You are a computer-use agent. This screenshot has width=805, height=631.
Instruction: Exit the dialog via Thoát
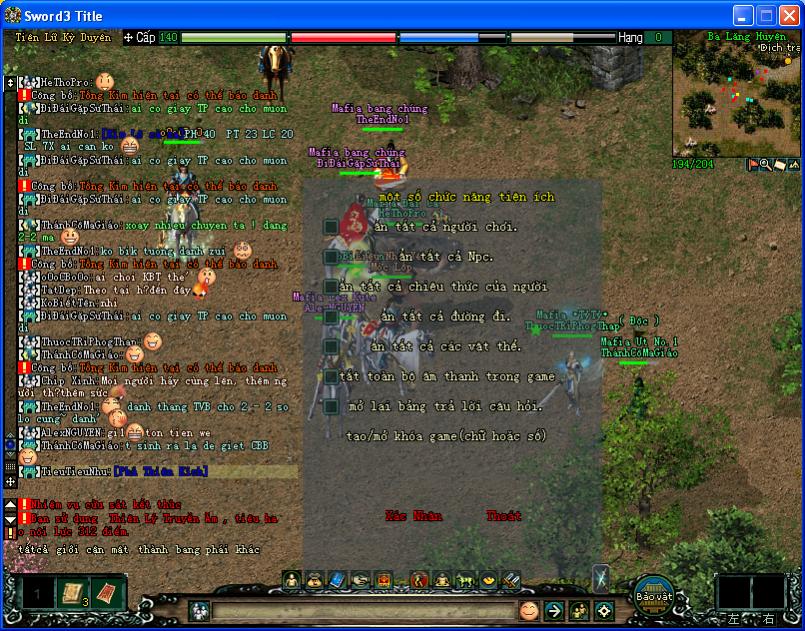coord(503,516)
